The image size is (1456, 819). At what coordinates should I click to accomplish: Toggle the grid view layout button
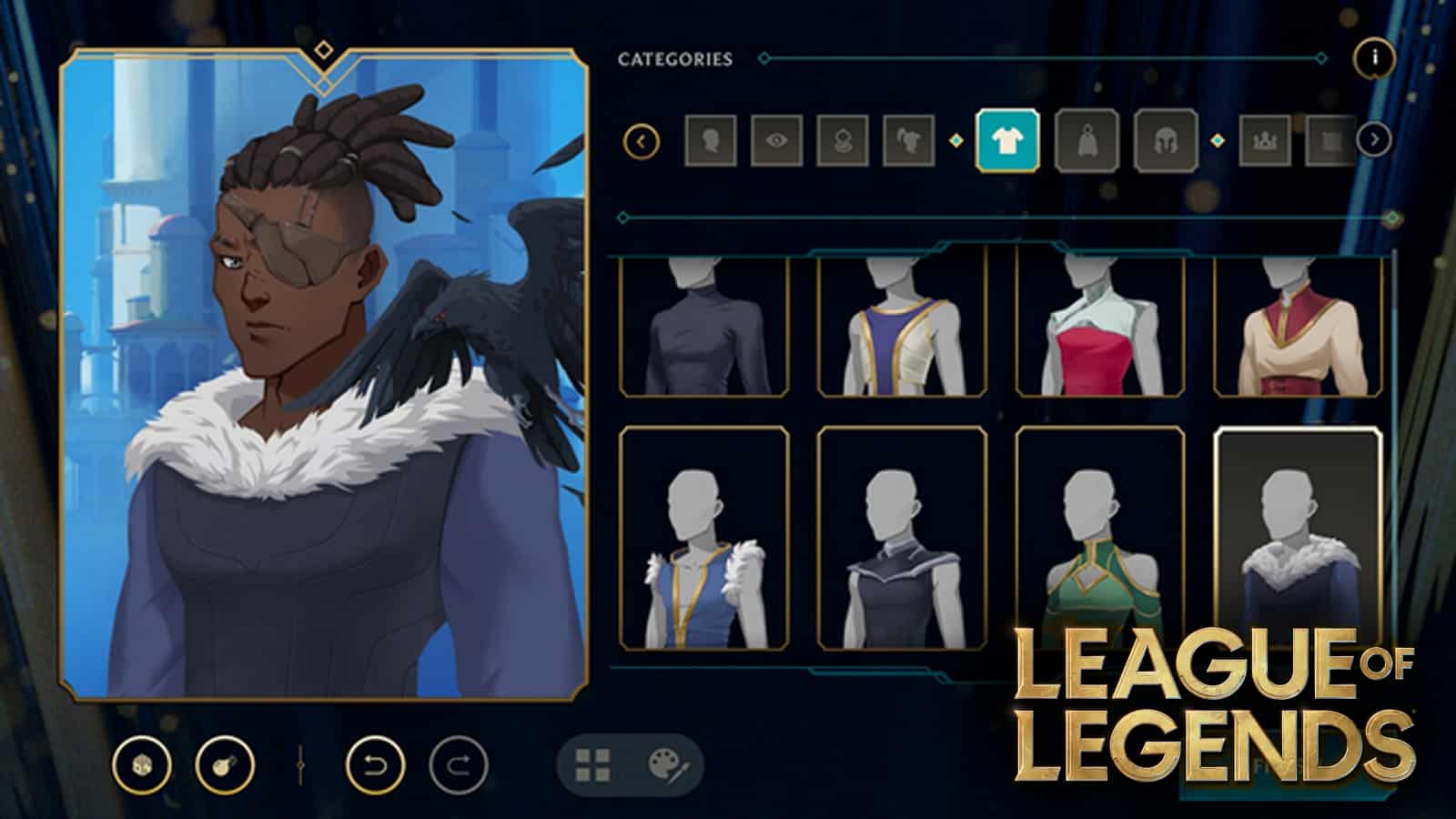pos(591,764)
